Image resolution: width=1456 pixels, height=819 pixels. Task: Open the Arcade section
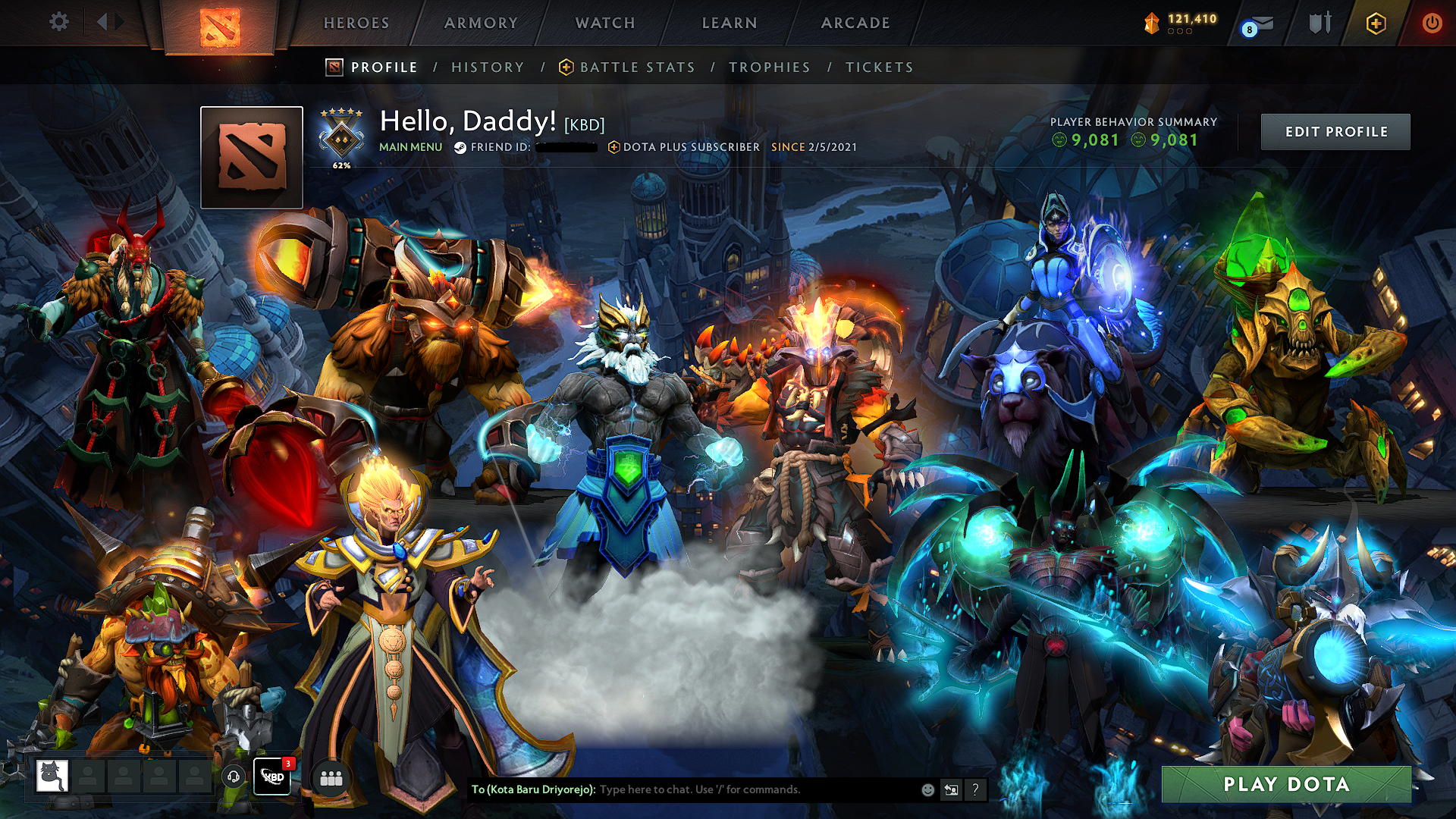(855, 24)
